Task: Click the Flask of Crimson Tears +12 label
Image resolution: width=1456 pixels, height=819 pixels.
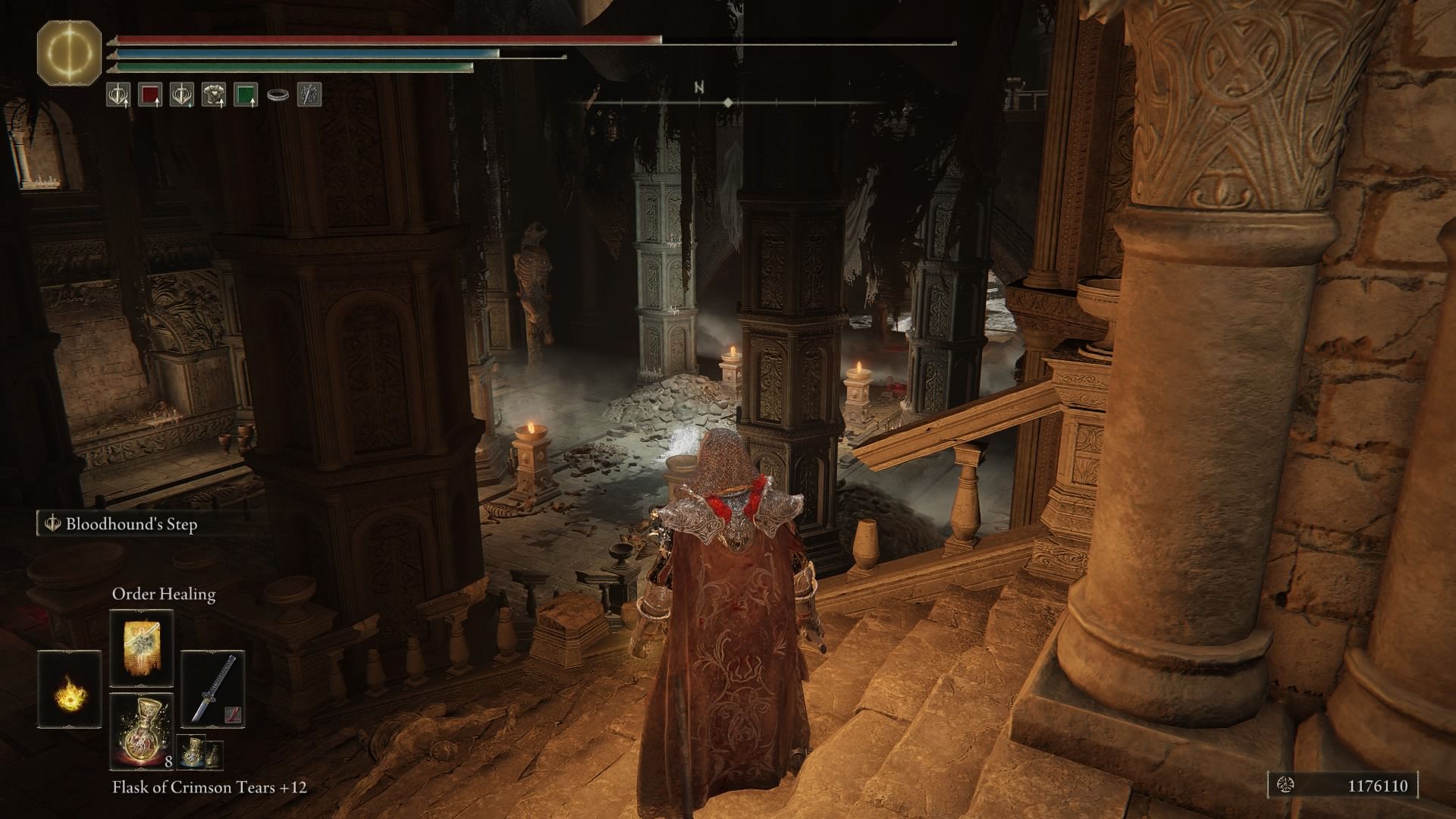Action: (209, 788)
